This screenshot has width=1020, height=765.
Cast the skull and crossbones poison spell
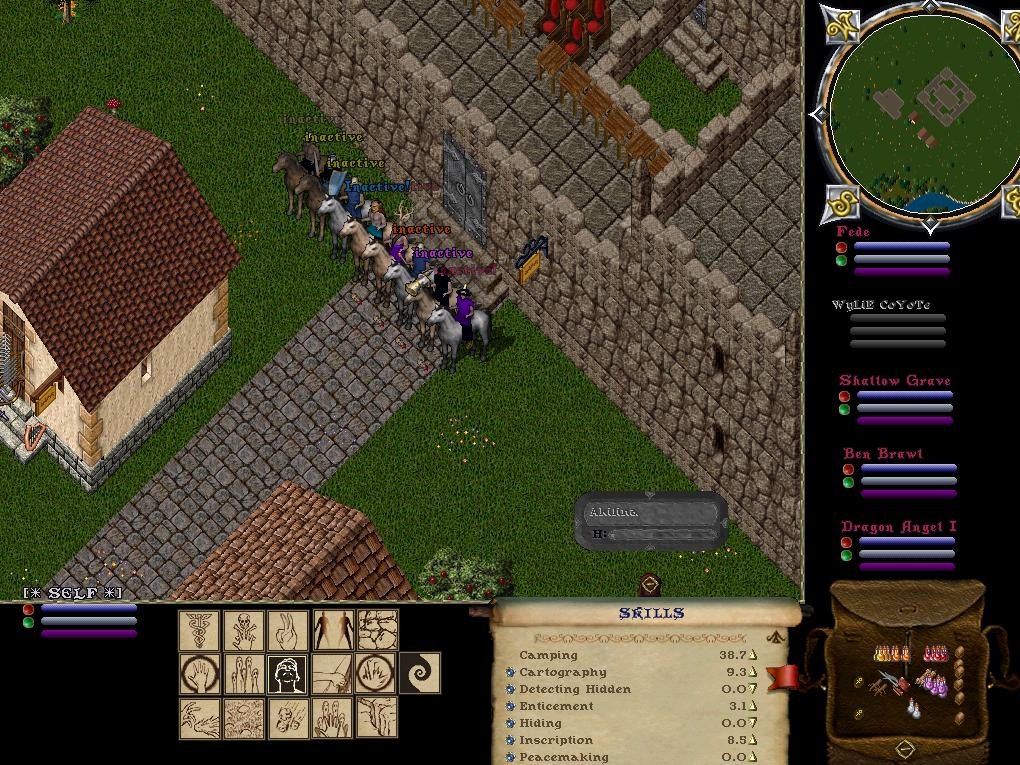click(244, 630)
